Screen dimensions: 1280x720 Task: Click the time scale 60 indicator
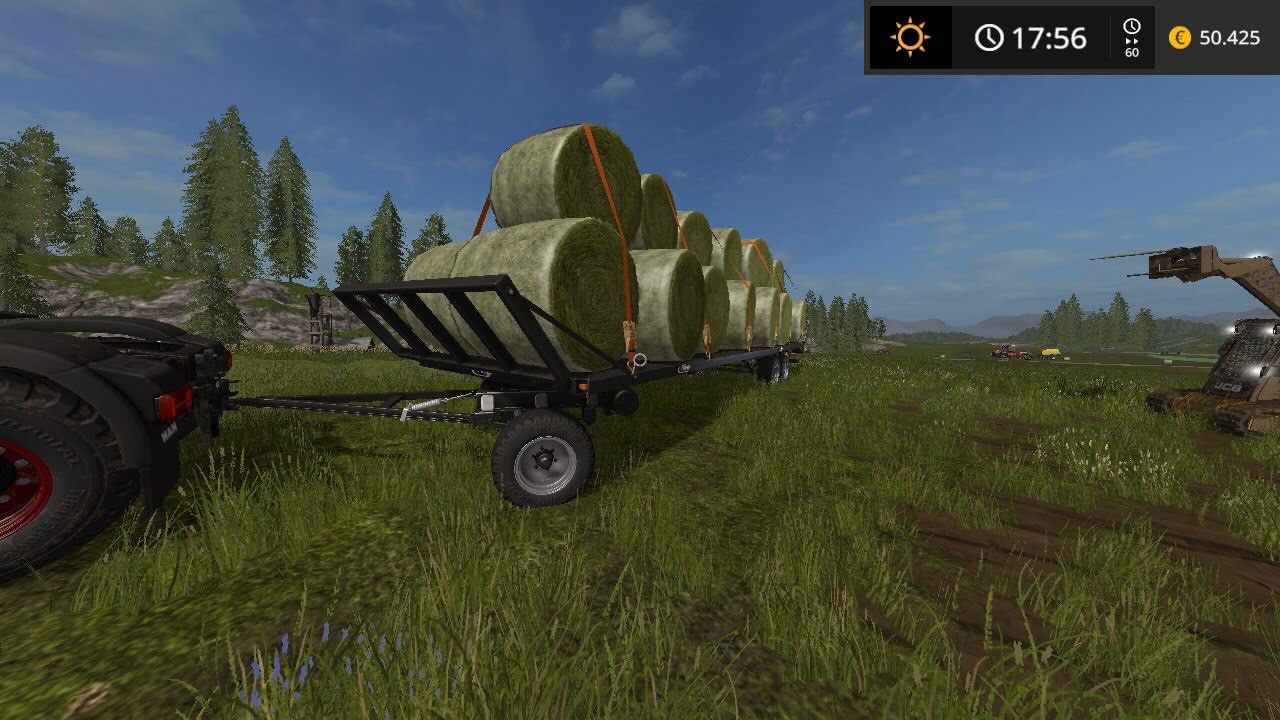pyautogui.click(x=1132, y=39)
